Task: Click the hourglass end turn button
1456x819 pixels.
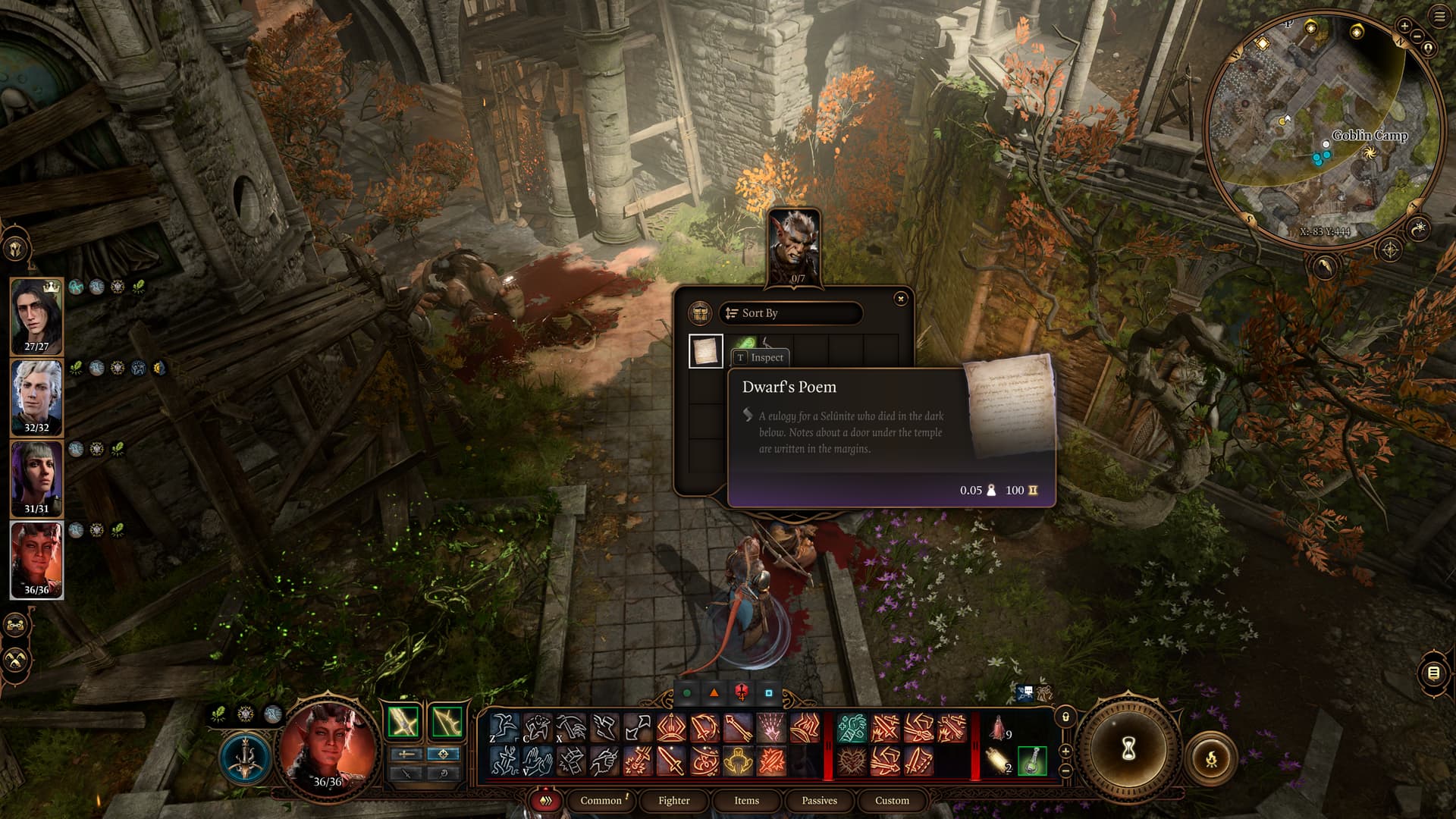Action: 1128,750
